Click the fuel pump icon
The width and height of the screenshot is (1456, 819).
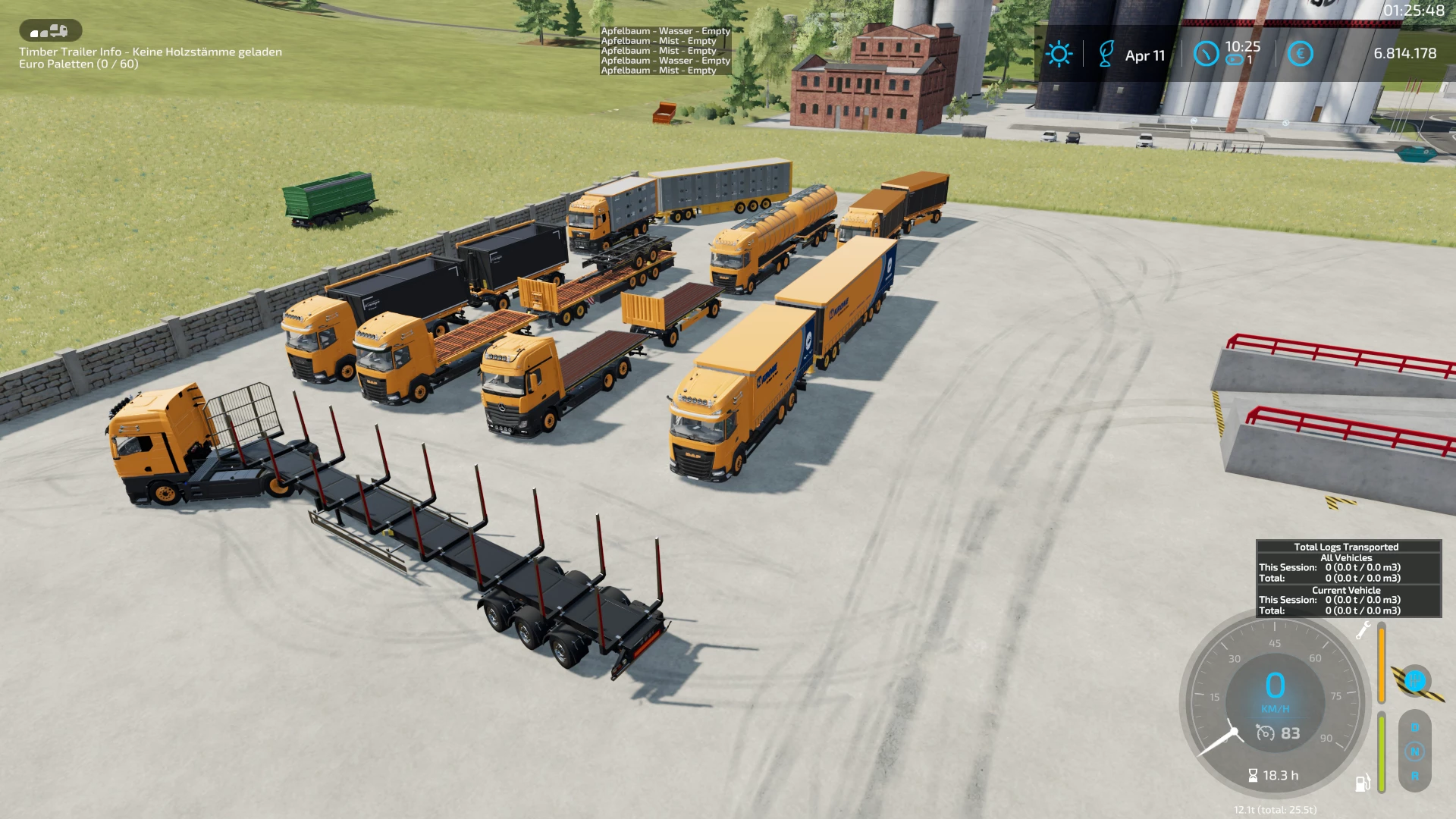click(x=1362, y=783)
